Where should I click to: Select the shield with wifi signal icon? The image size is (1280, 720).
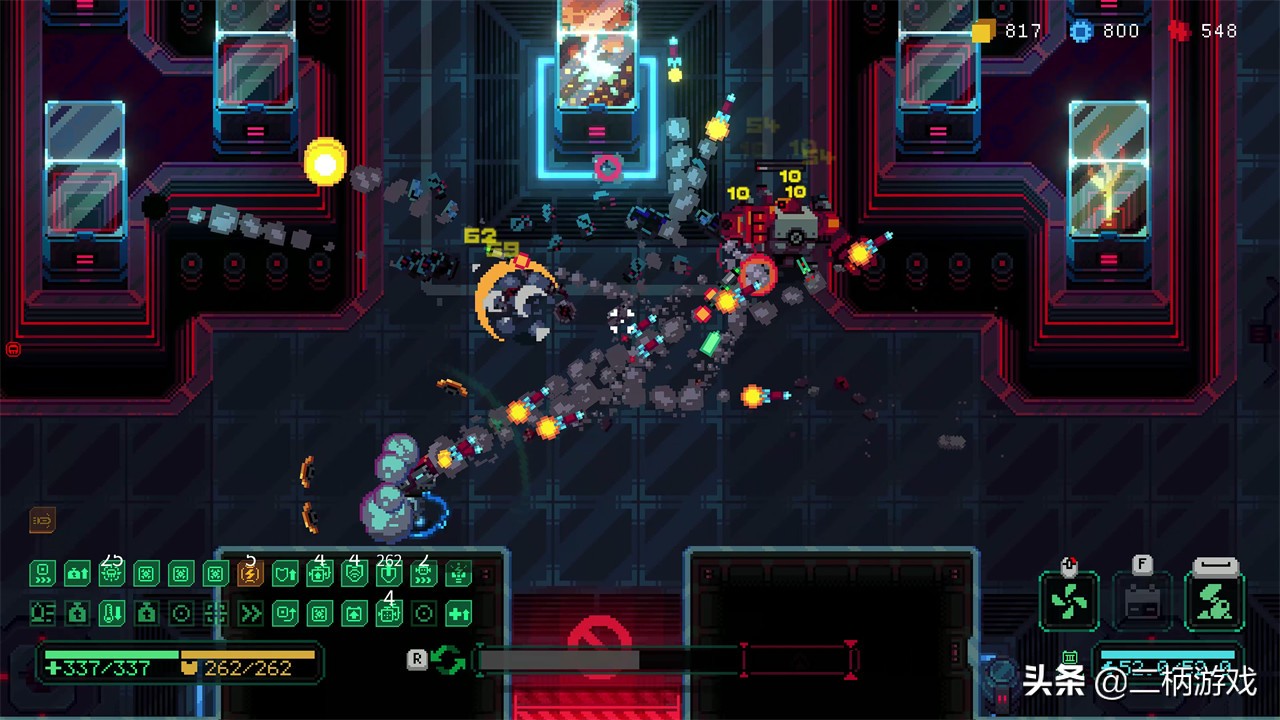pyautogui.click(x=354, y=573)
